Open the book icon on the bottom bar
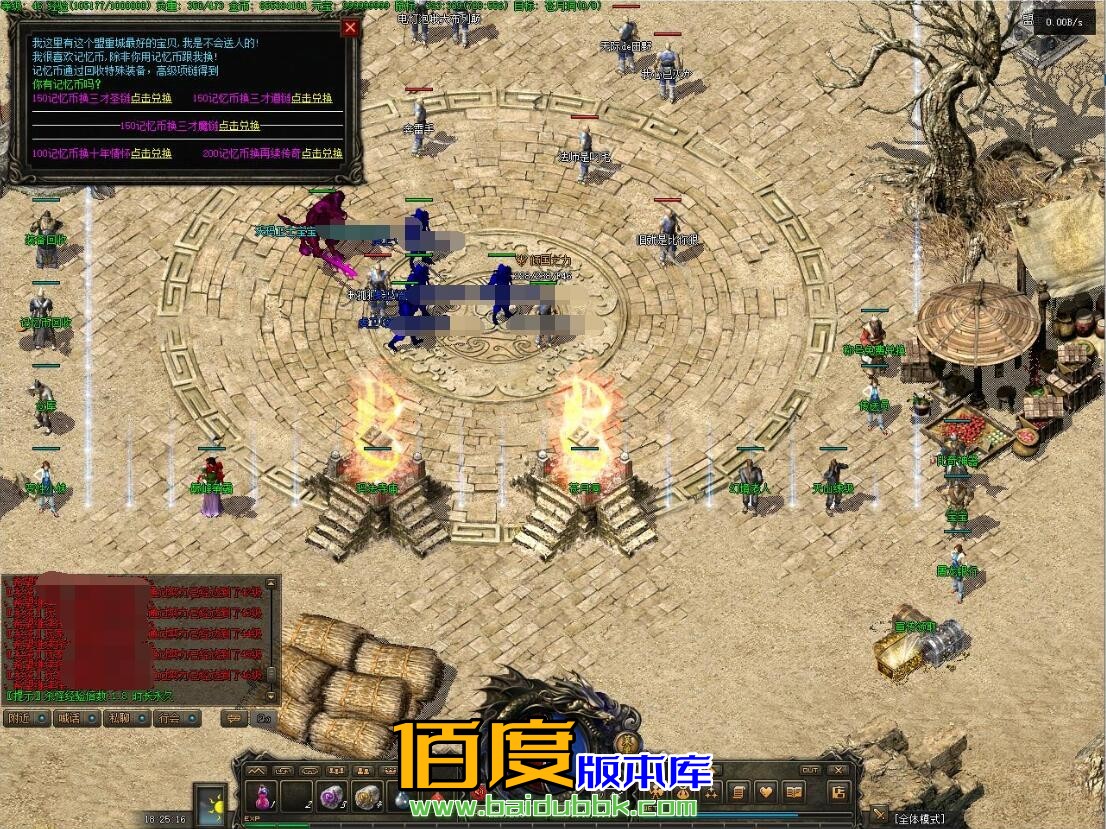The image size is (1106, 829). point(793,792)
